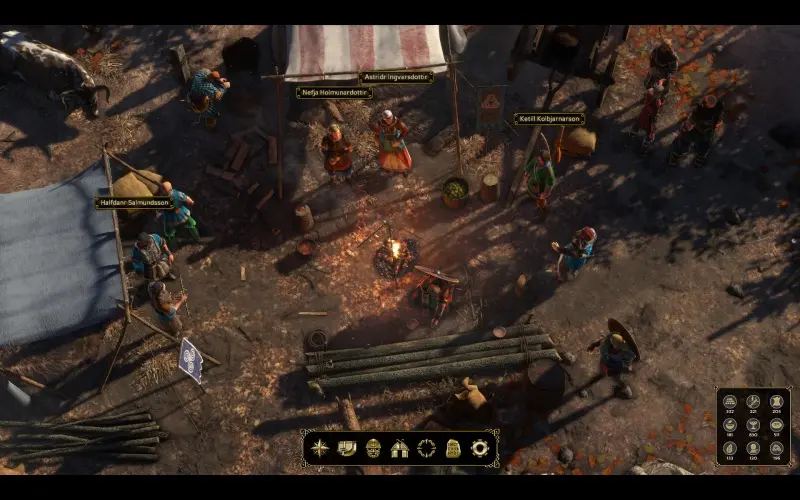Open settings with the gear icon
Viewport: 800px width, 500px height.
(x=479, y=448)
